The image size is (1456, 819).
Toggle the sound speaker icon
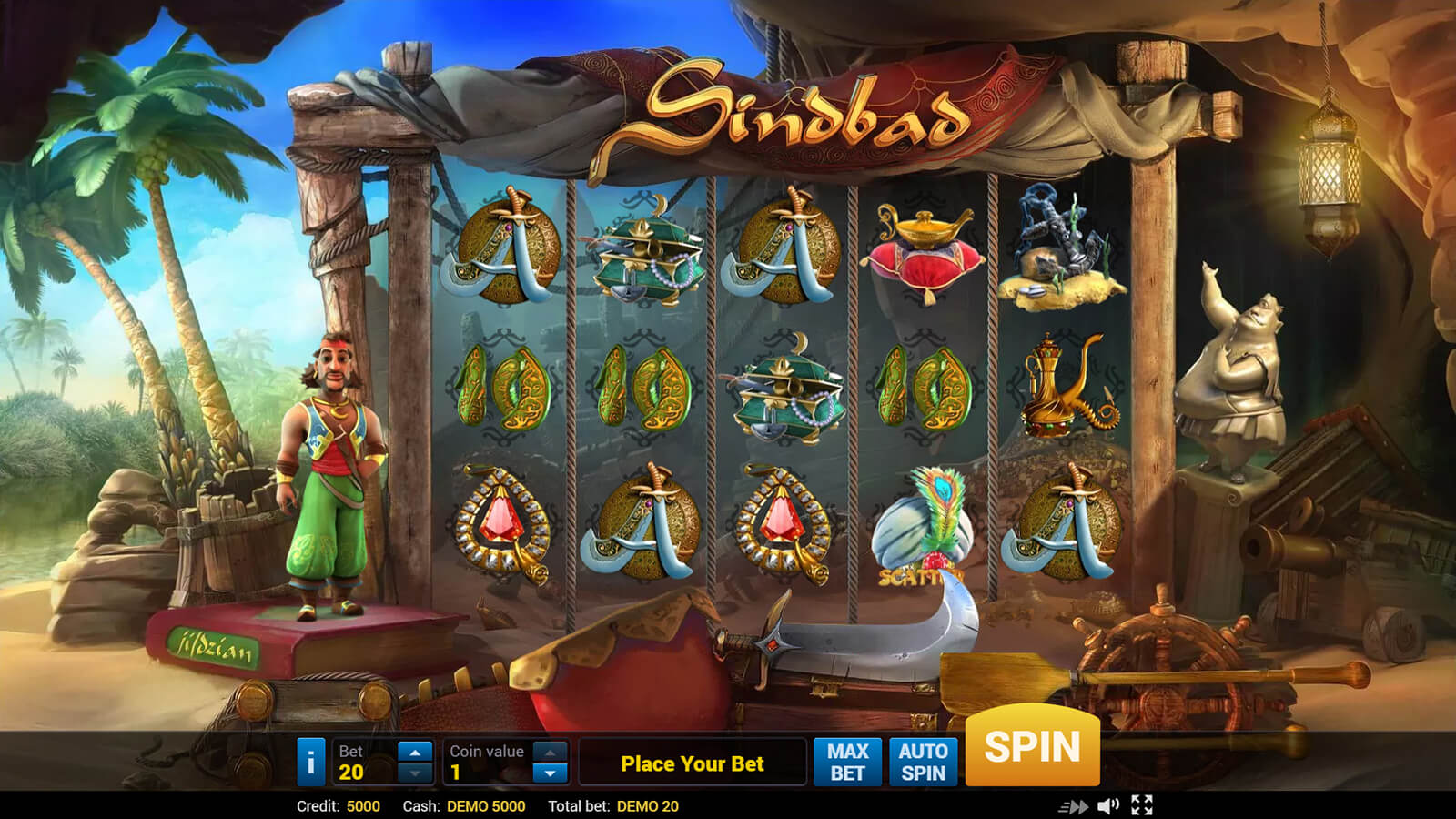[1107, 805]
